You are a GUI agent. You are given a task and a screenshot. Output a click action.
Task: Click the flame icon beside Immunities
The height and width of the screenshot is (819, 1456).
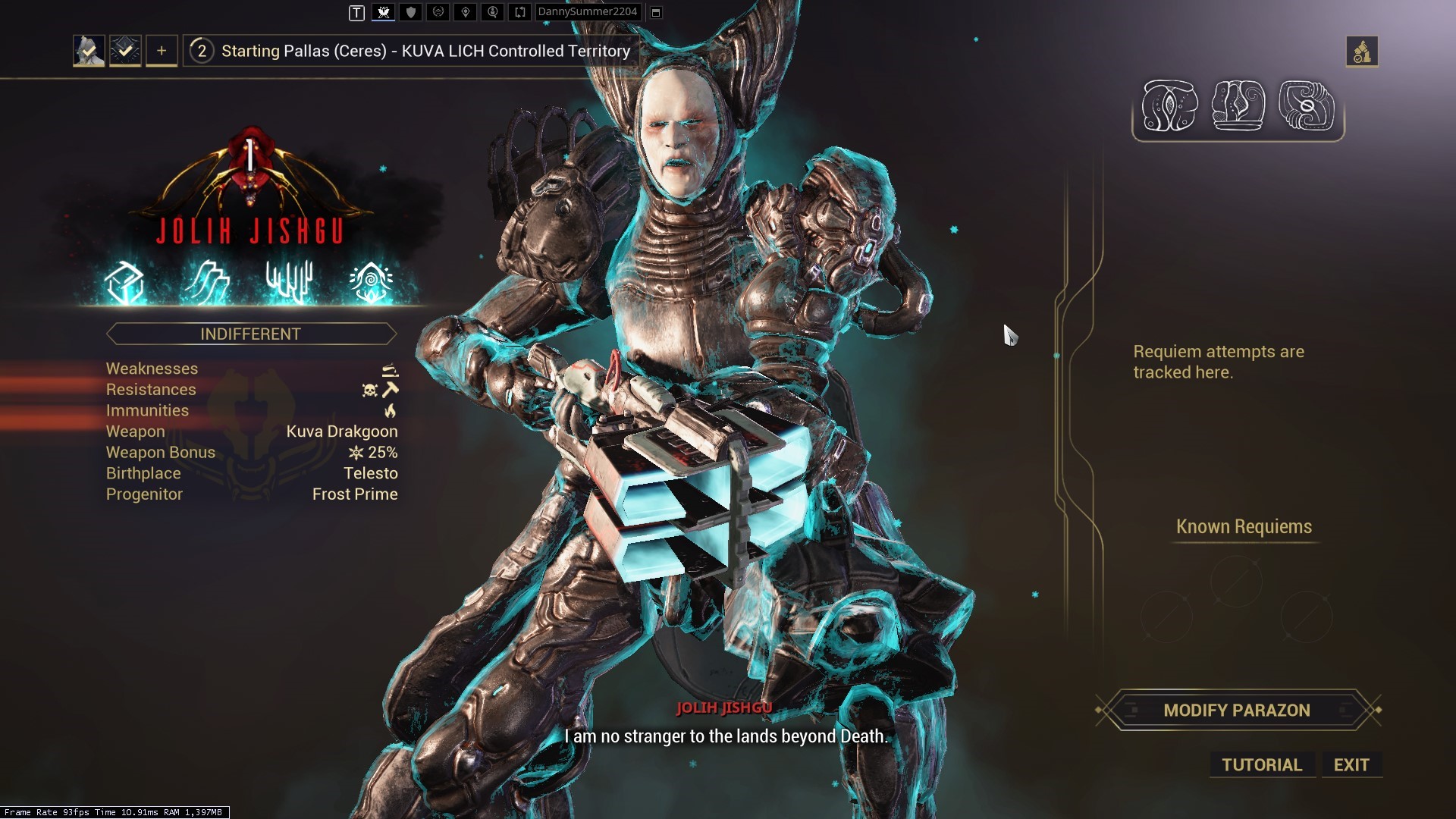coord(391,410)
